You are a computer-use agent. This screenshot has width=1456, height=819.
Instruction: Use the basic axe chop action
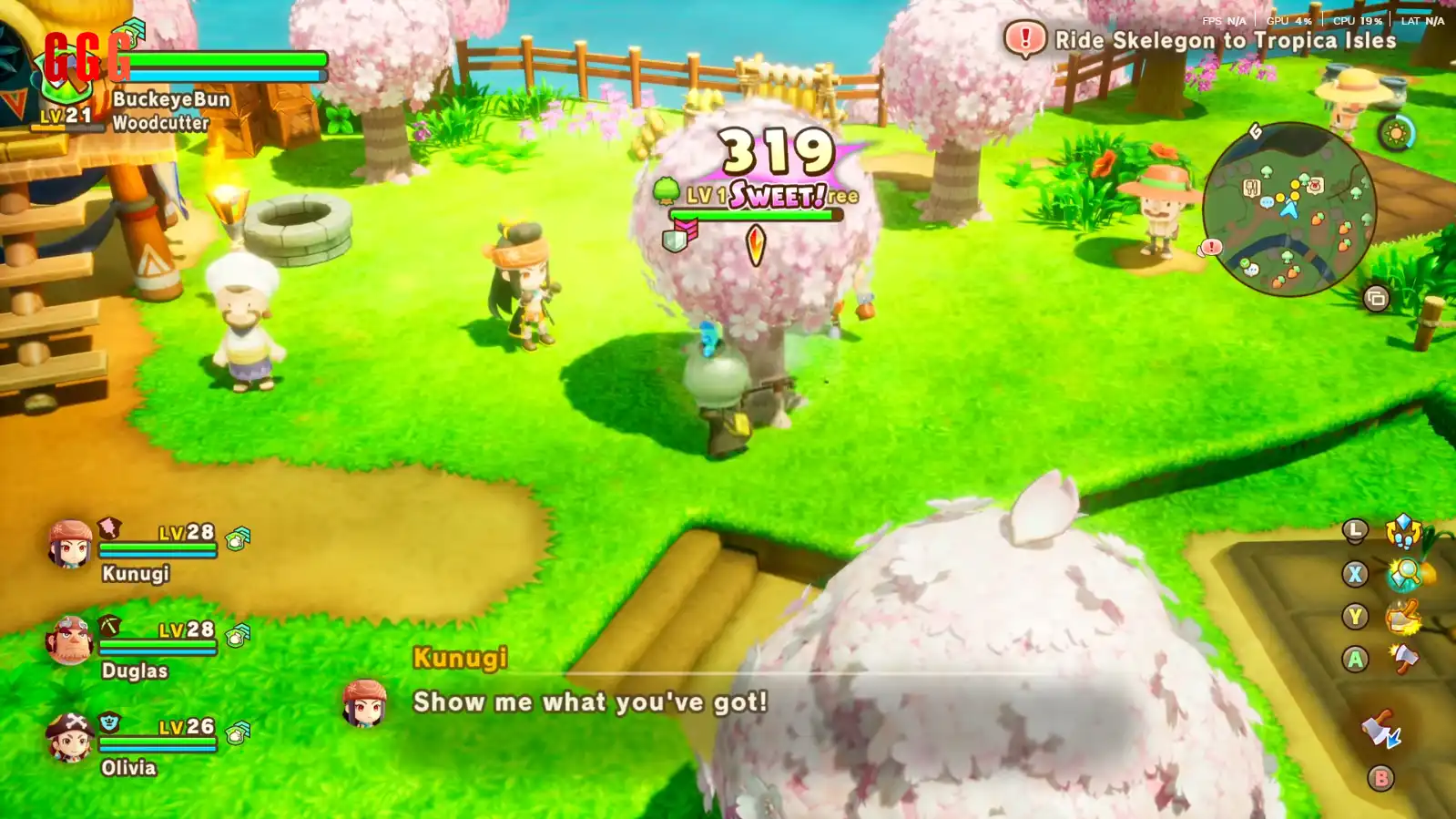point(1403,659)
